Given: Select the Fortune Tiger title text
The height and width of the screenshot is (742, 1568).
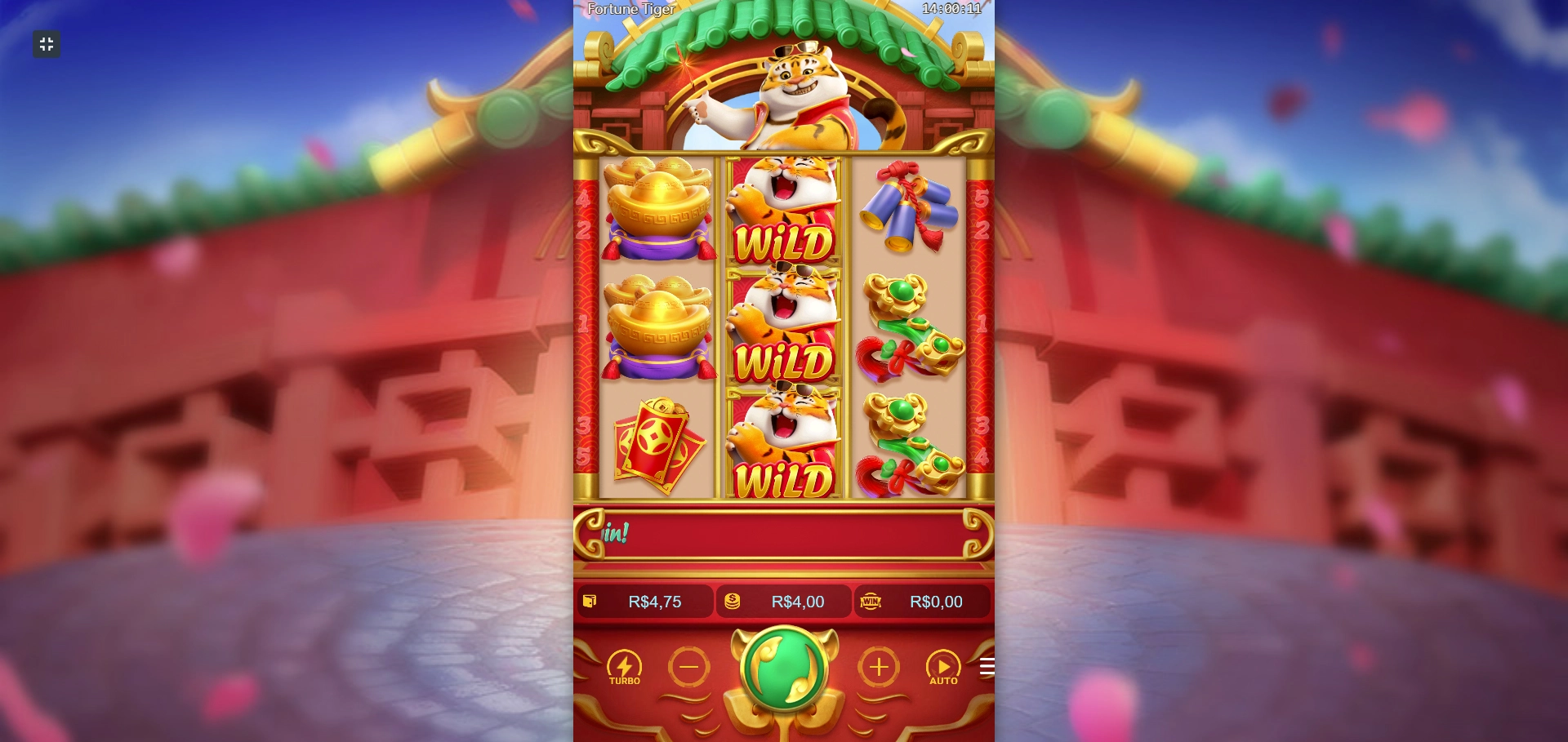Looking at the screenshot, I should tap(631, 10).
